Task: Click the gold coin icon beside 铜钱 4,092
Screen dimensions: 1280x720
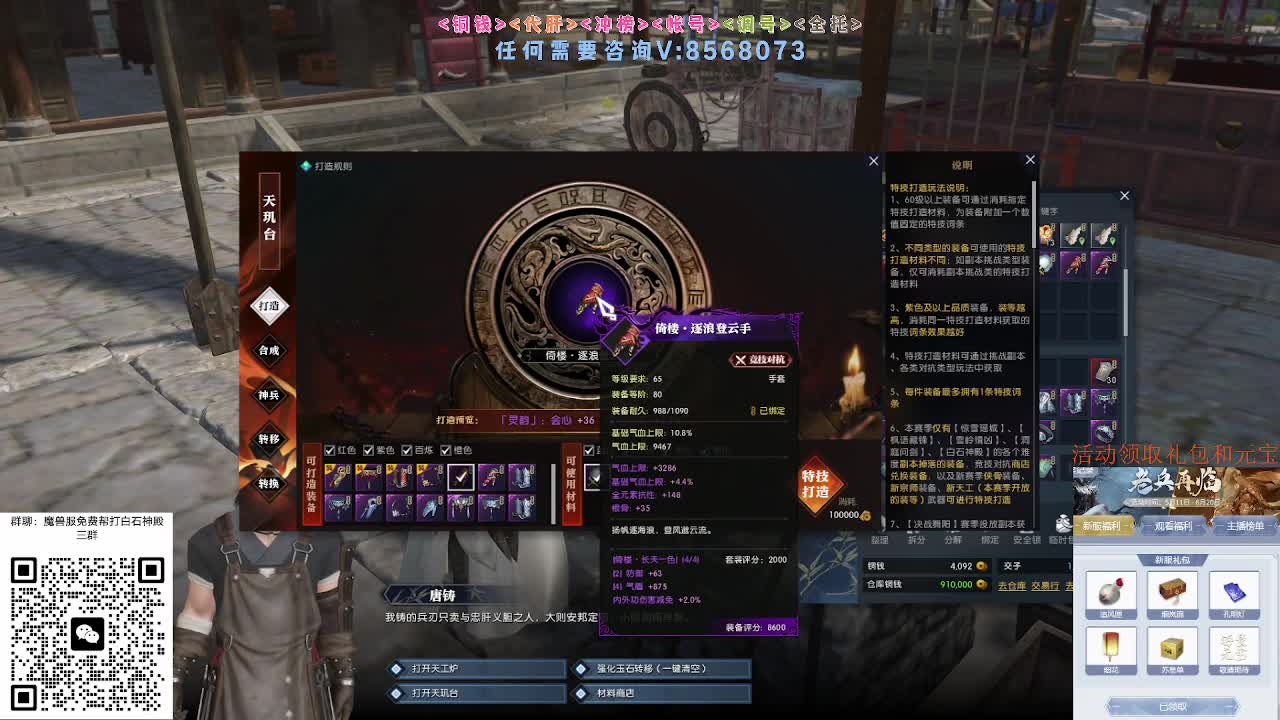Action: (982, 566)
